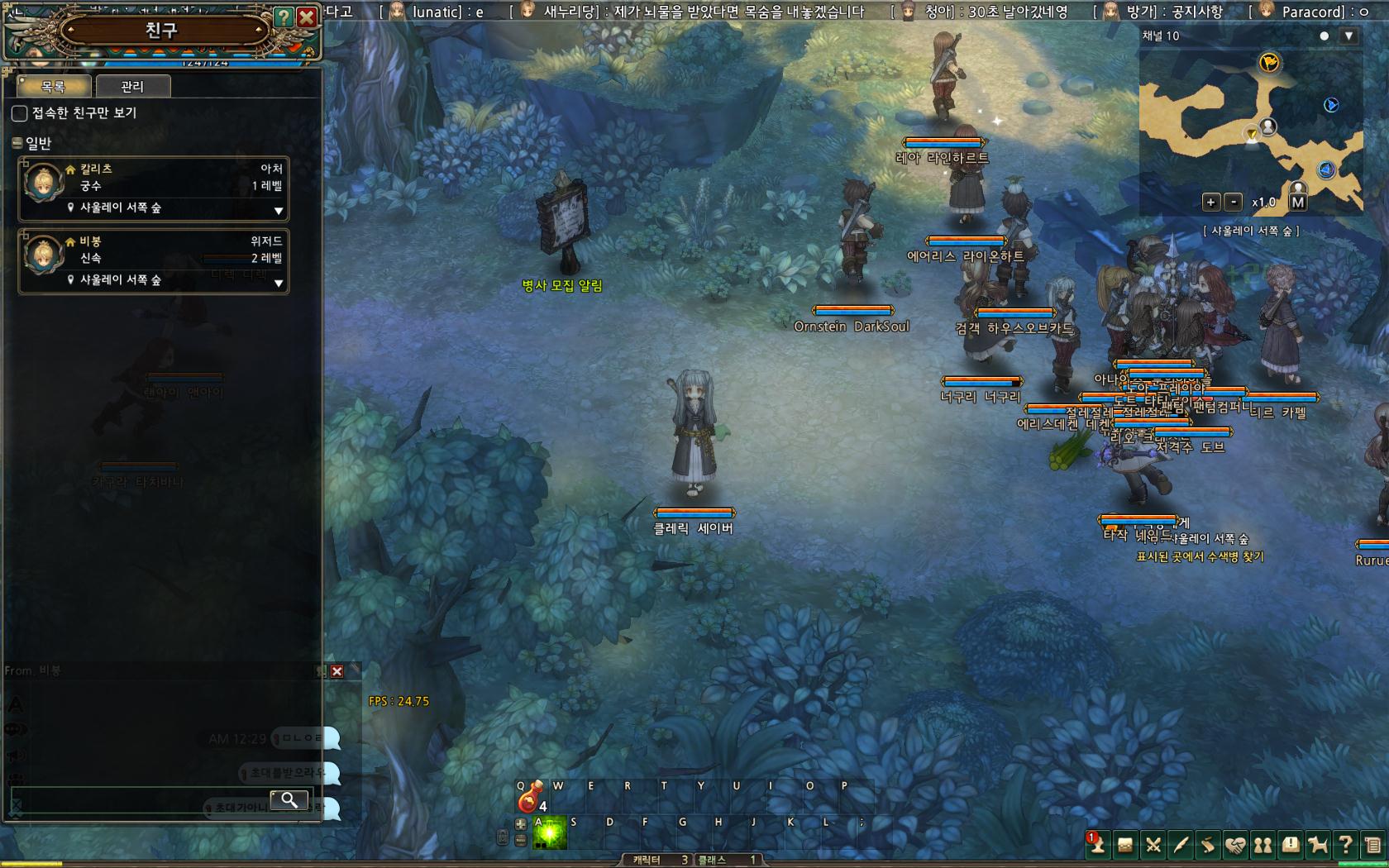
Task: Click the friend search magnifier button
Action: pyautogui.click(x=289, y=799)
